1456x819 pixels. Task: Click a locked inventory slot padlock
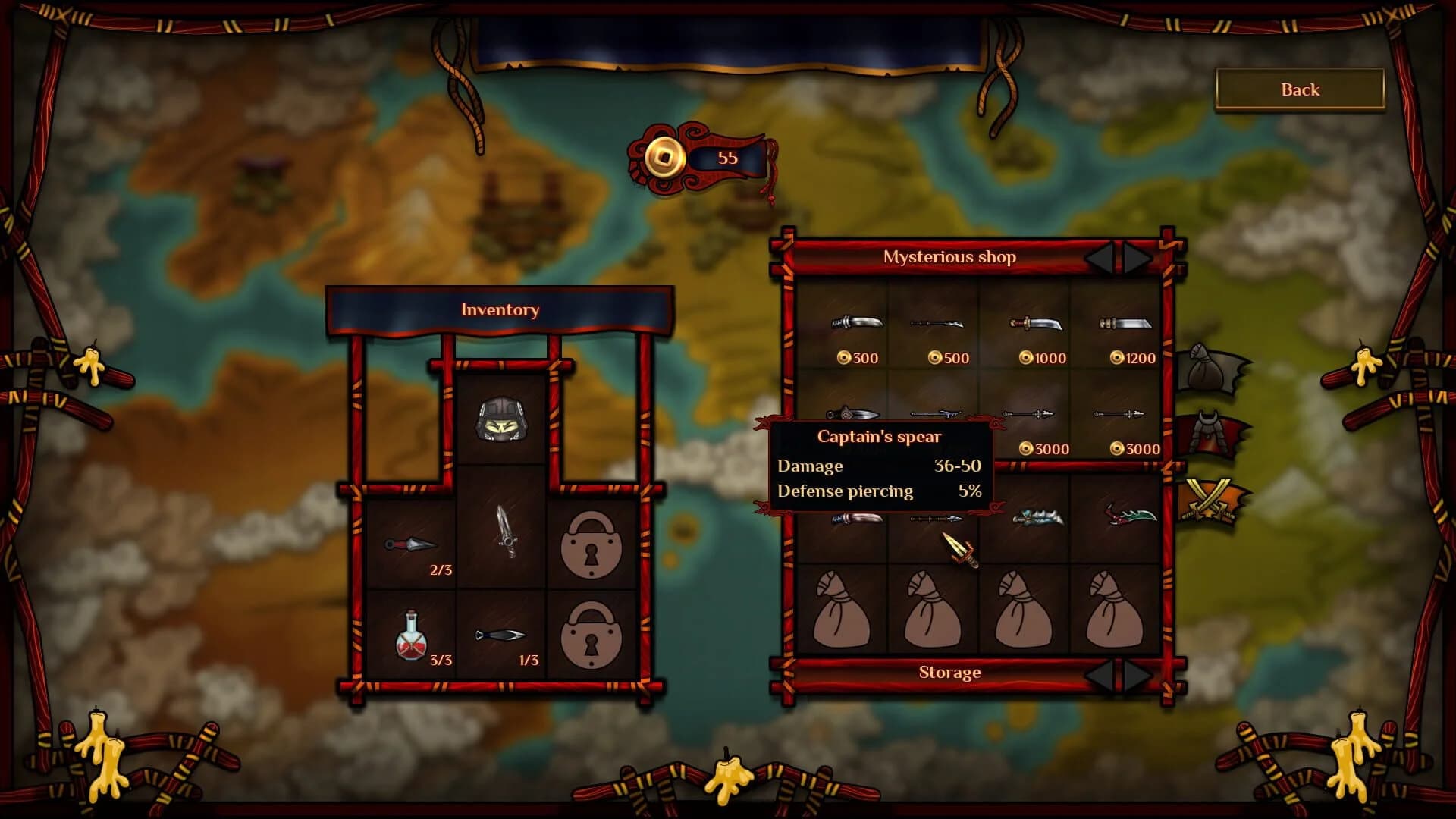593,544
